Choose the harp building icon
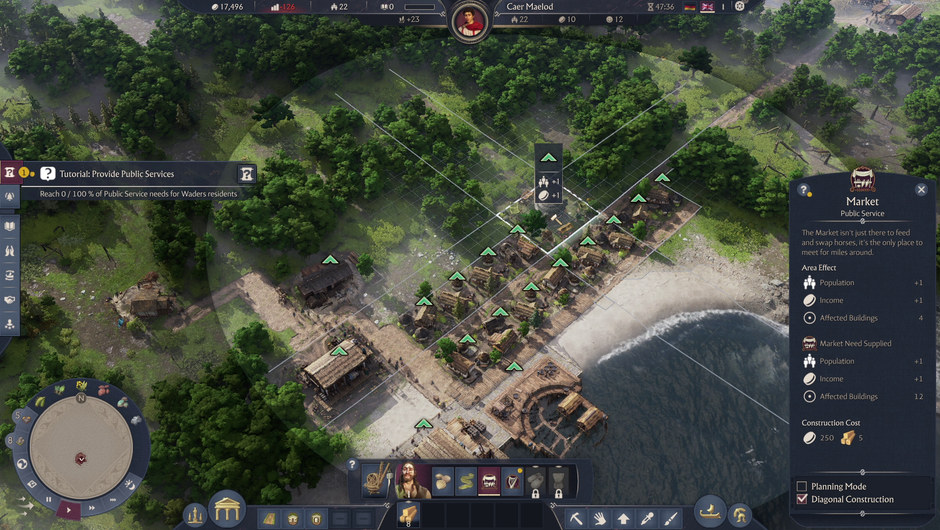The width and height of the screenshot is (940, 530). (512, 481)
